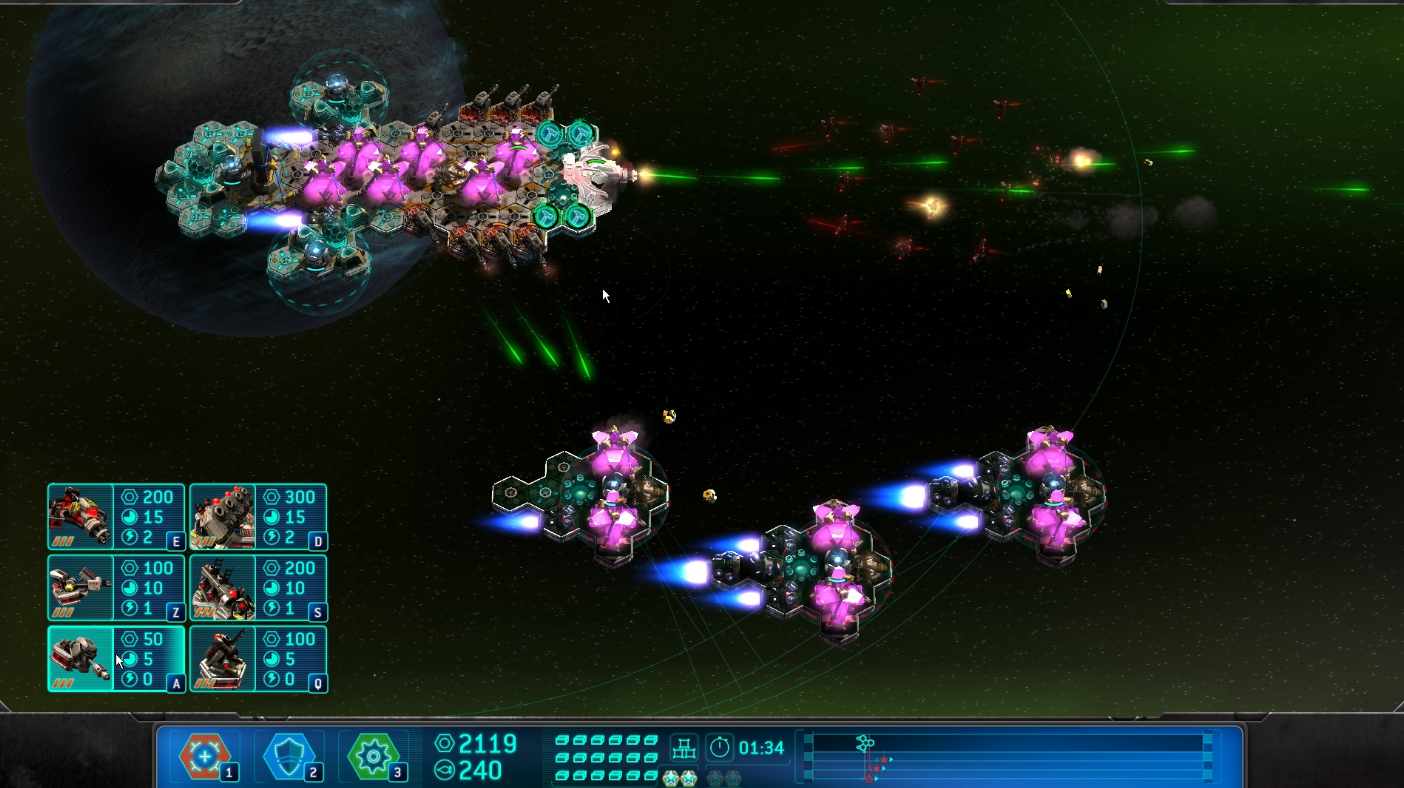The width and height of the screenshot is (1404, 788).
Task: Pick the 100-cost weapon card marked Z
Action: click(116, 588)
